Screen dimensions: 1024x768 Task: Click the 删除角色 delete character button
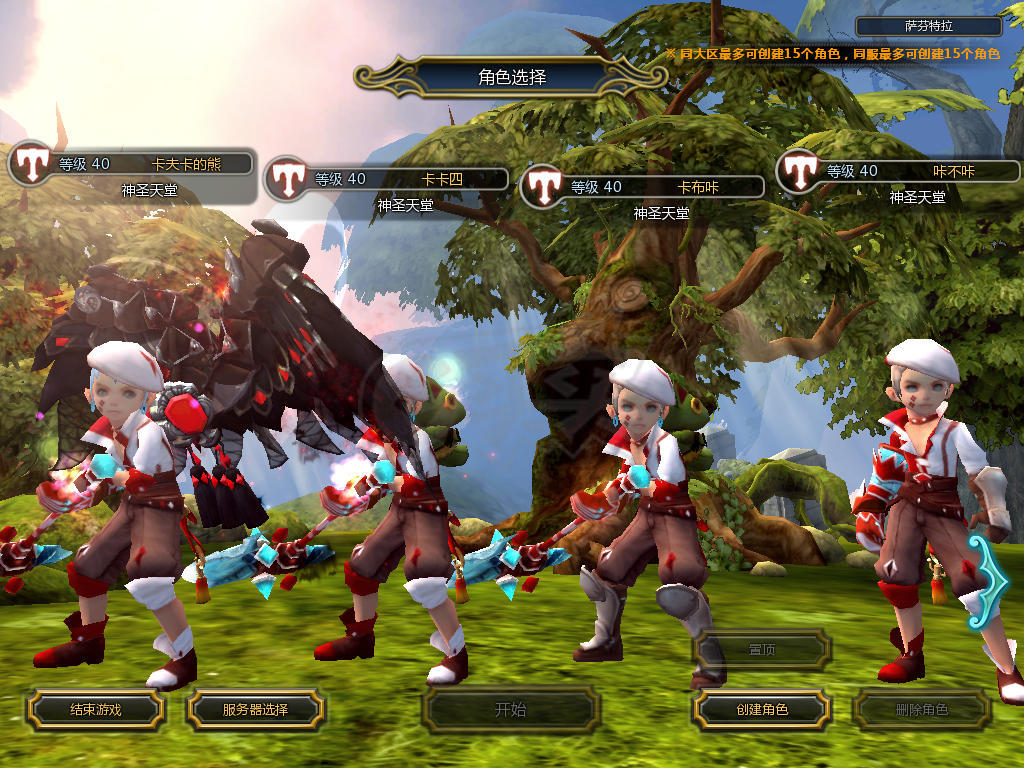tap(921, 710)
